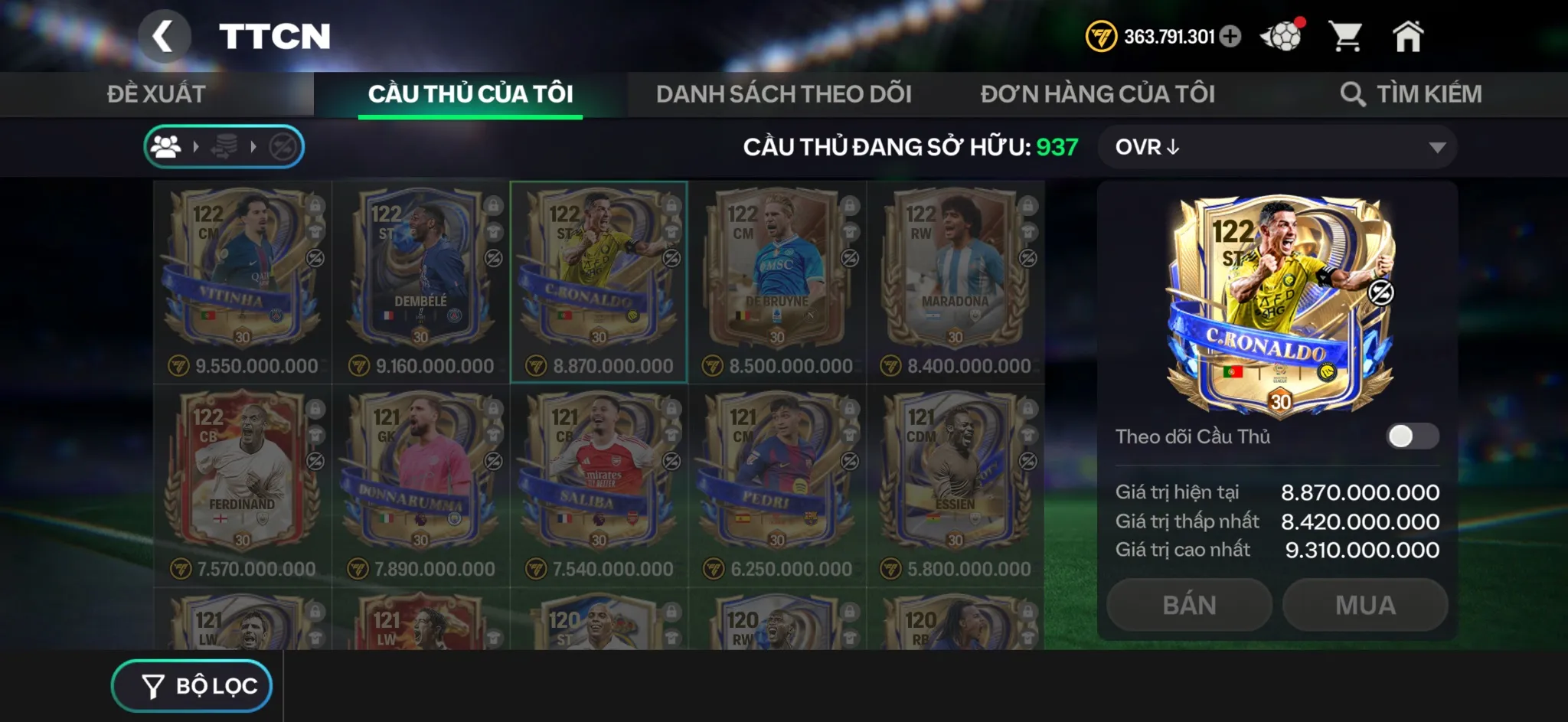Select the player filter icon in filter pill
The width and height of the screenshot is (1568, 722).
pyautogui.click(x=168, y=145)
